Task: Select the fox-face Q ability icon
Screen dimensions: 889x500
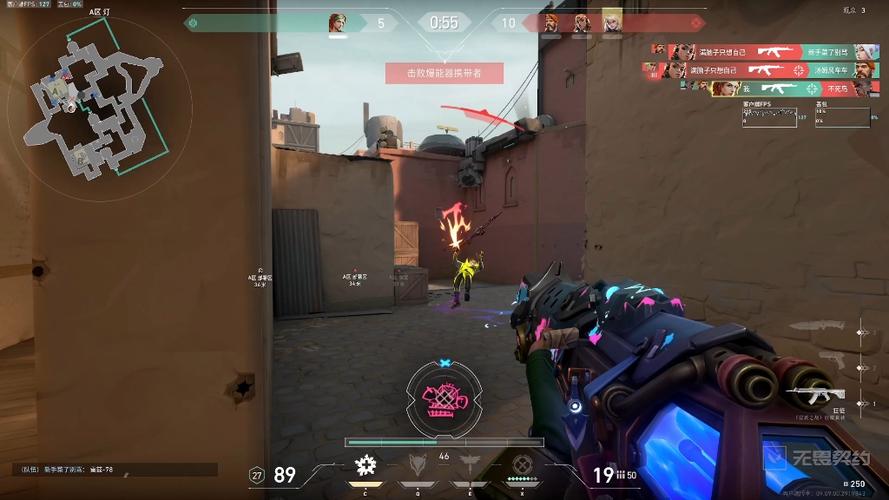Action: (418, 464)
